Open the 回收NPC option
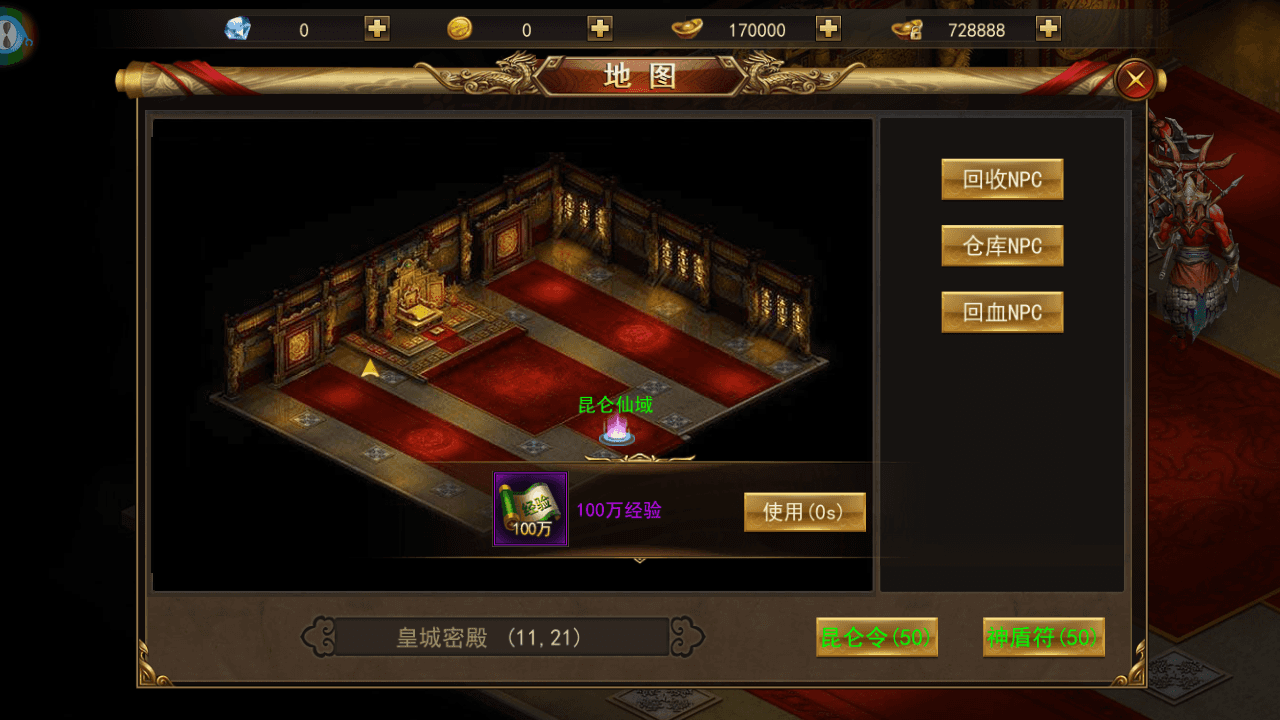 [x=1002, y=179]
